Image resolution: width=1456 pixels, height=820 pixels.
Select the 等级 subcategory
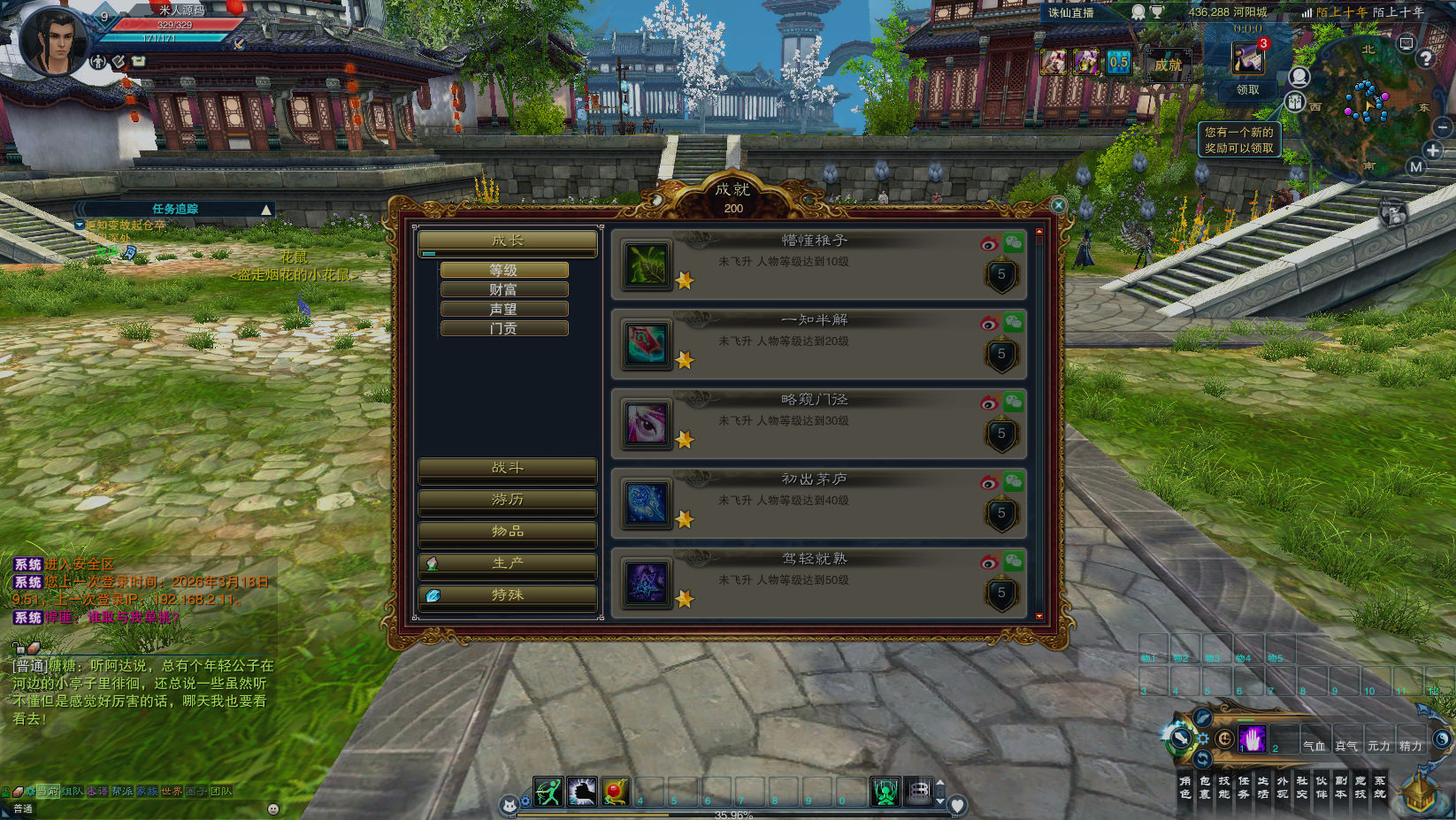point(504,270)
